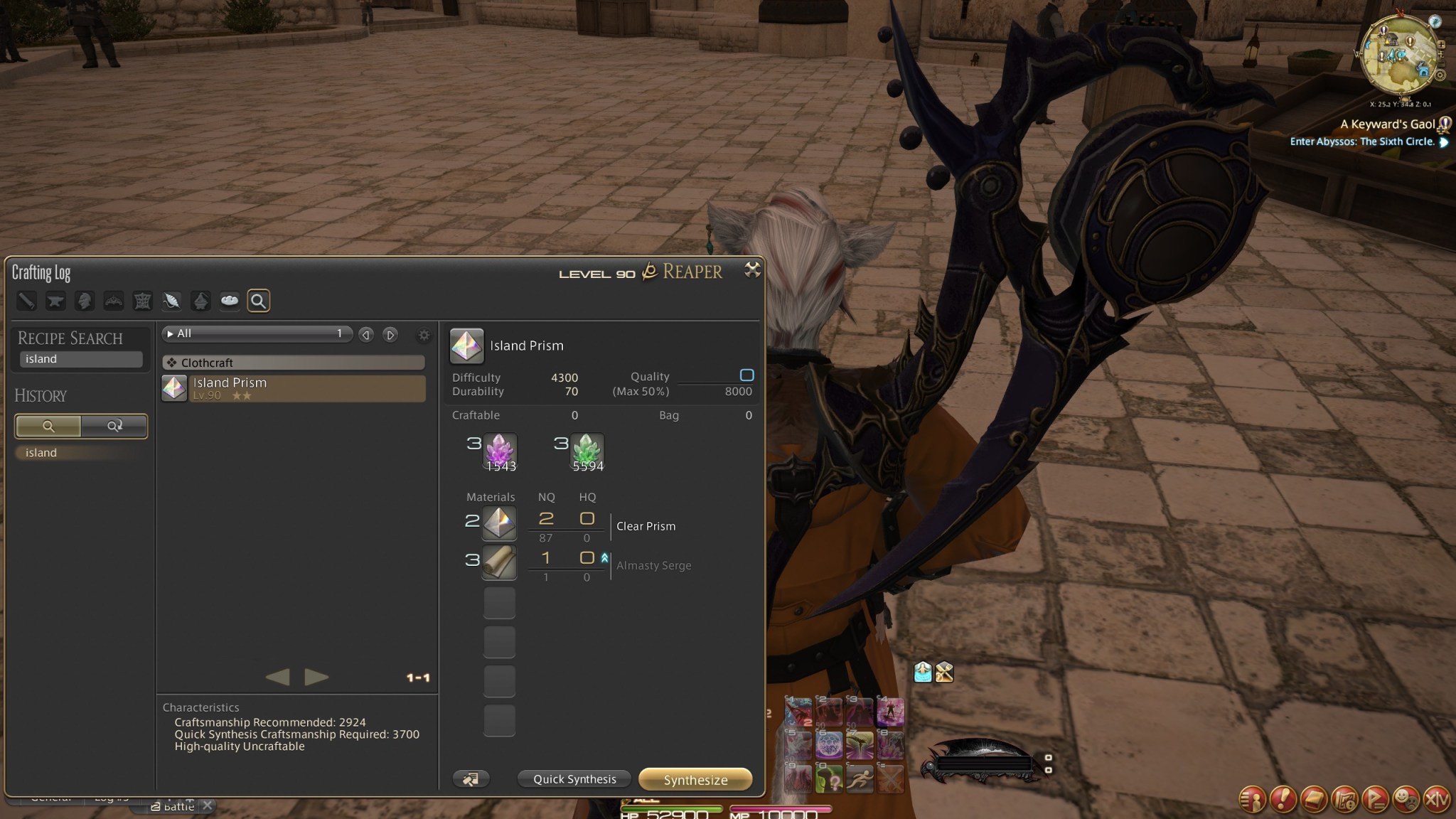Viewport: 1456px width, 819px height.
Task: Select the battle chat tab
Action: (176, 806)
